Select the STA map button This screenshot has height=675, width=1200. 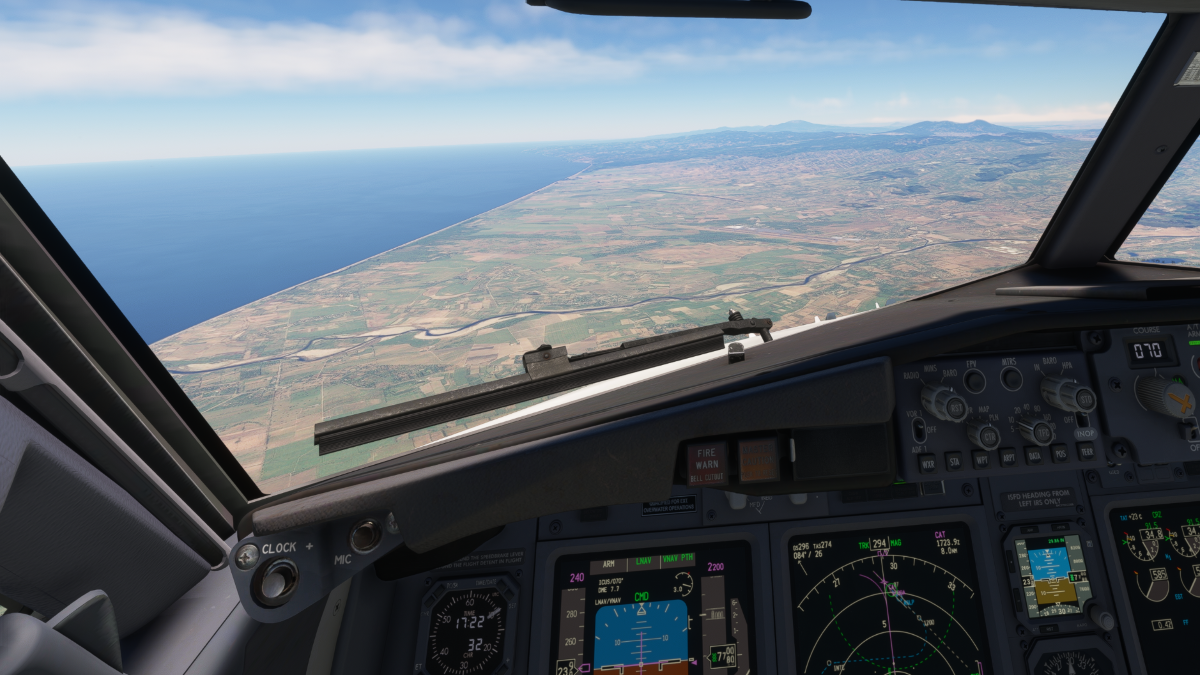click(954, 461)
